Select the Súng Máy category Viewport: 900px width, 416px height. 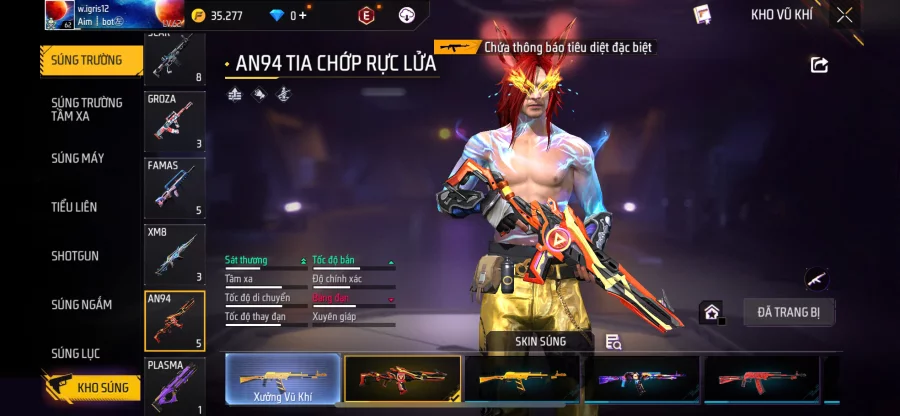(x=78, y=158)
